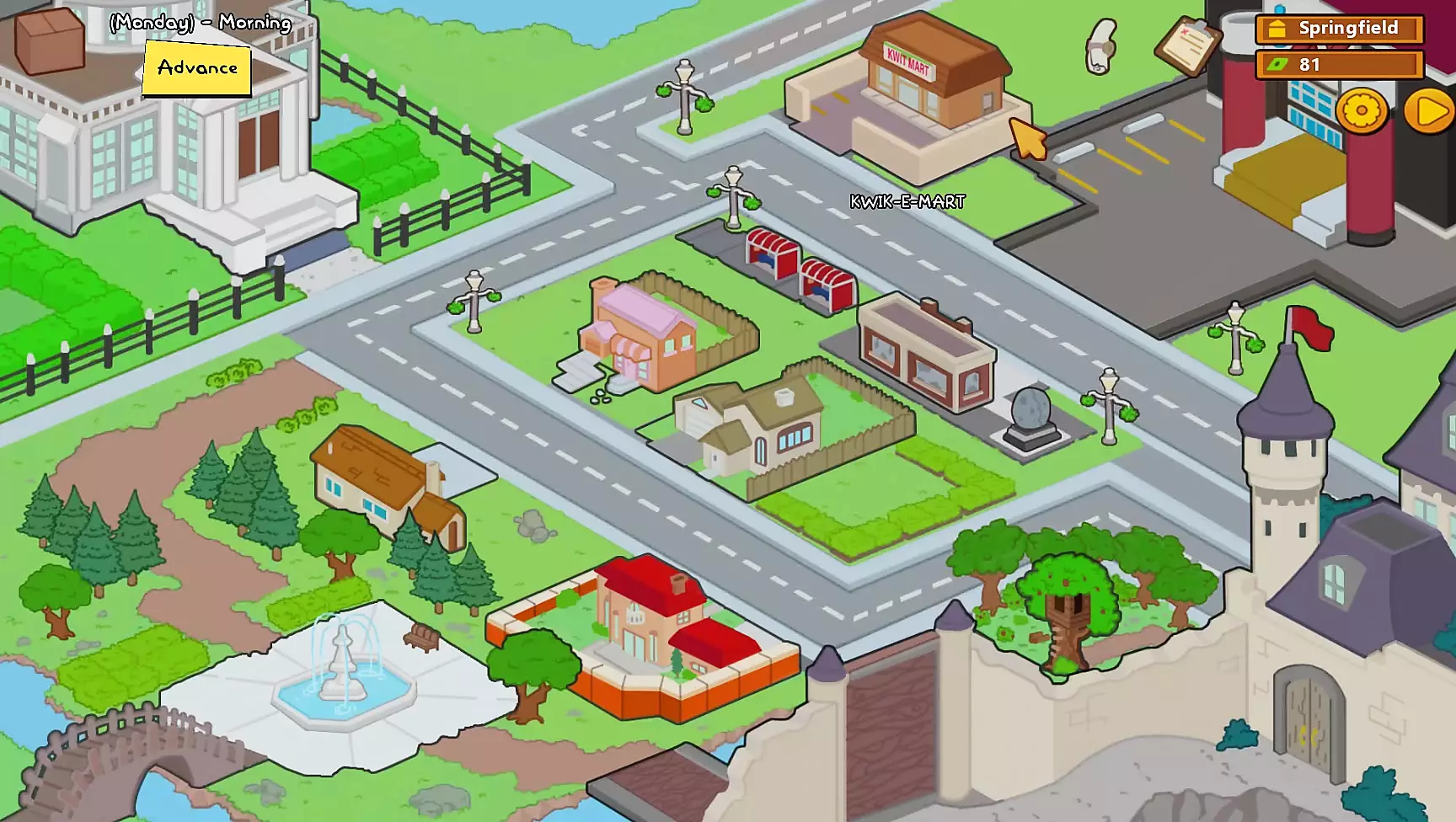Select the Springfield location bar
Viewport: 1456px width, 822px height.
1339,29
